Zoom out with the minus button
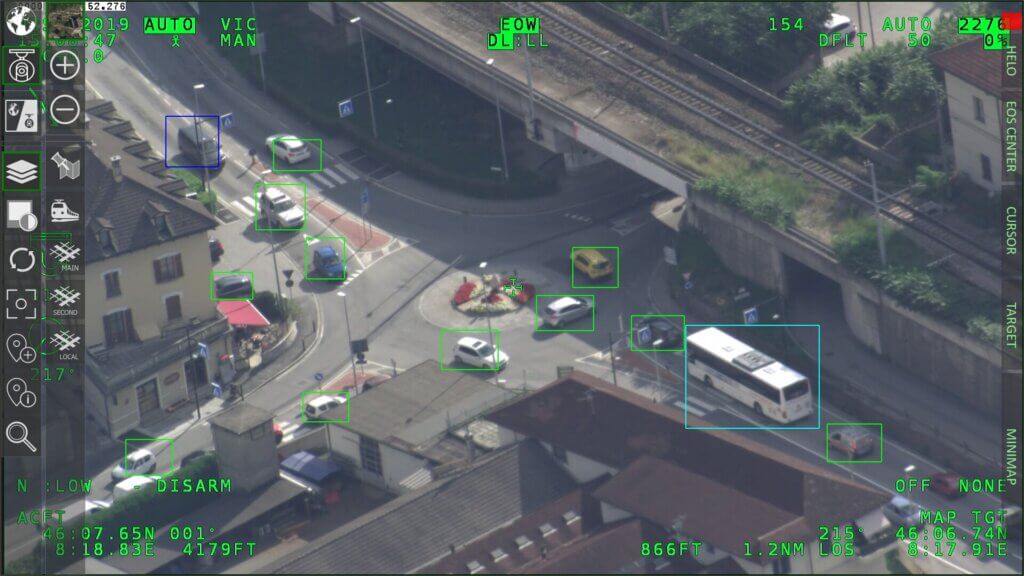The width and height of the screenshot is (1024, 576). (65, 109)
